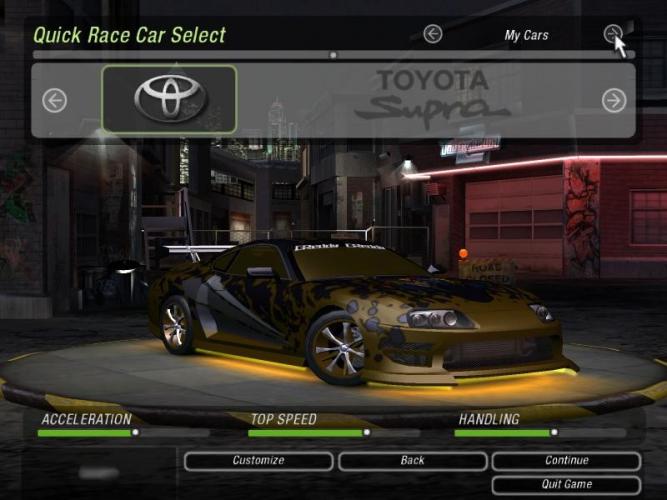This screenshot has width=667, height=500.
Task: Cycle to the previous car in the carousel
Action: (54, 100)
